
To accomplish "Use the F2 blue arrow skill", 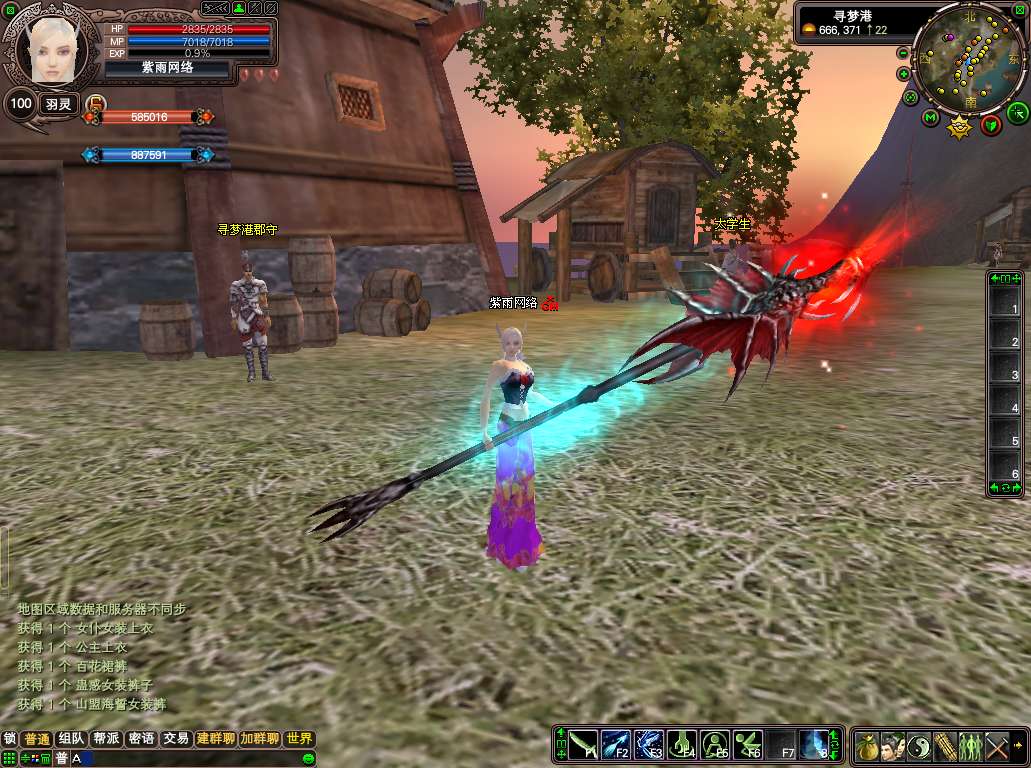I will pyautogui.click(x=615, y=745).
